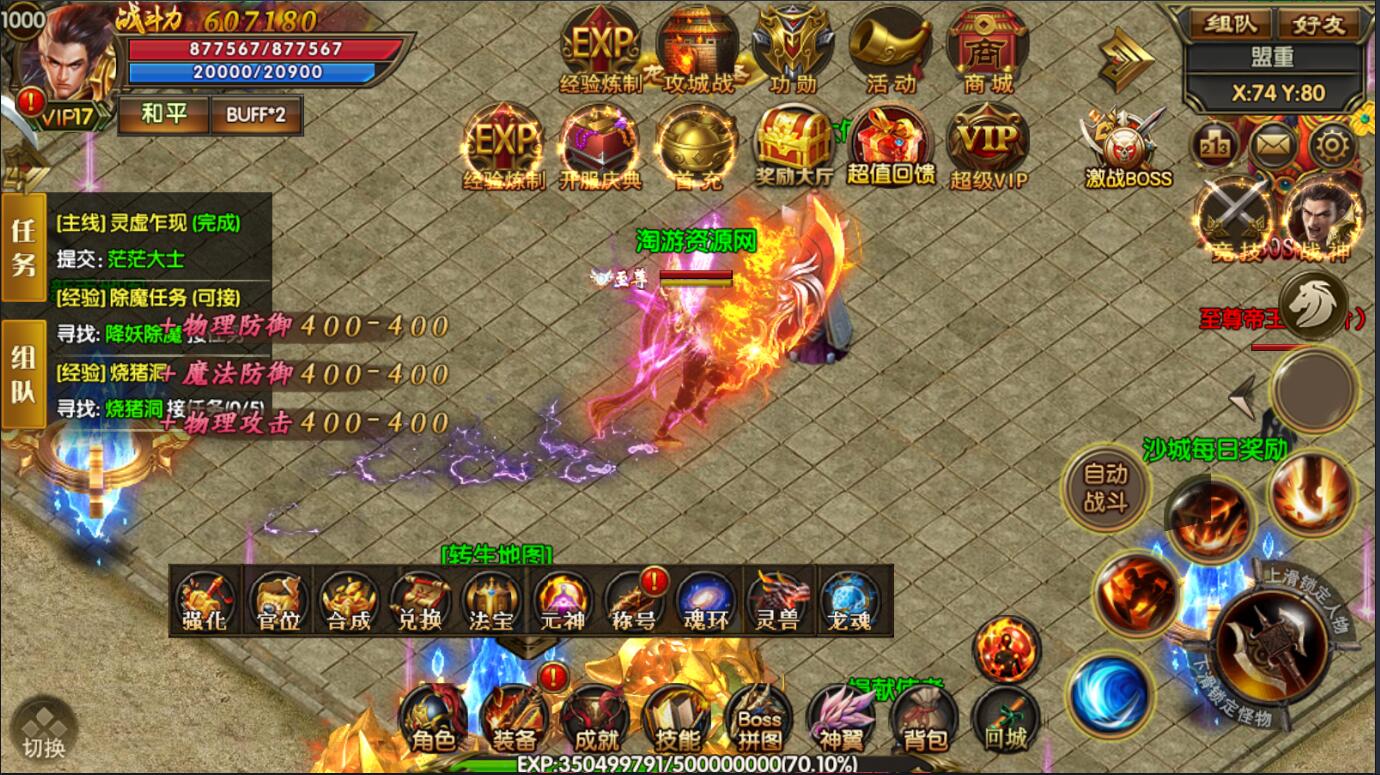Open the gear settings icon
Screen dimensions: 1380x775
(x=1332, y=147)
